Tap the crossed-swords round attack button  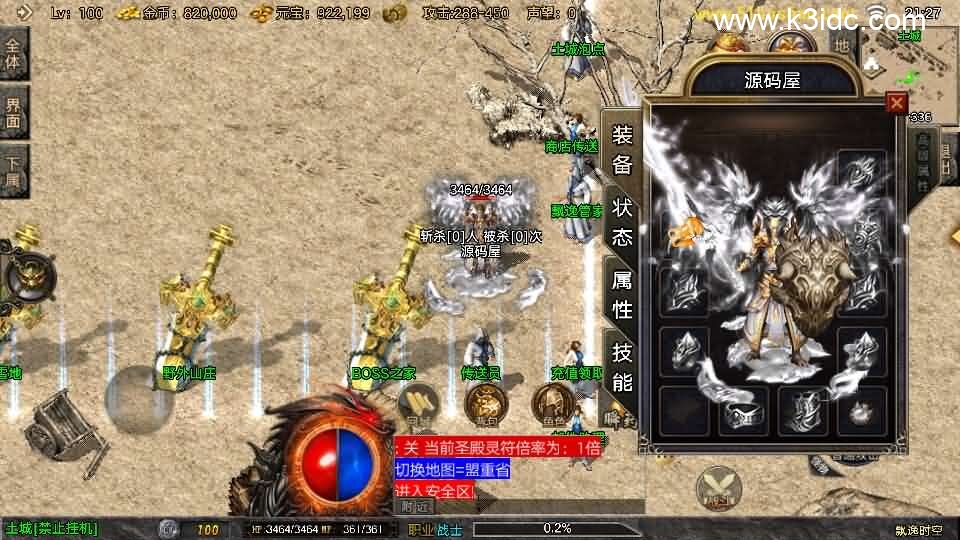(718, 487)
